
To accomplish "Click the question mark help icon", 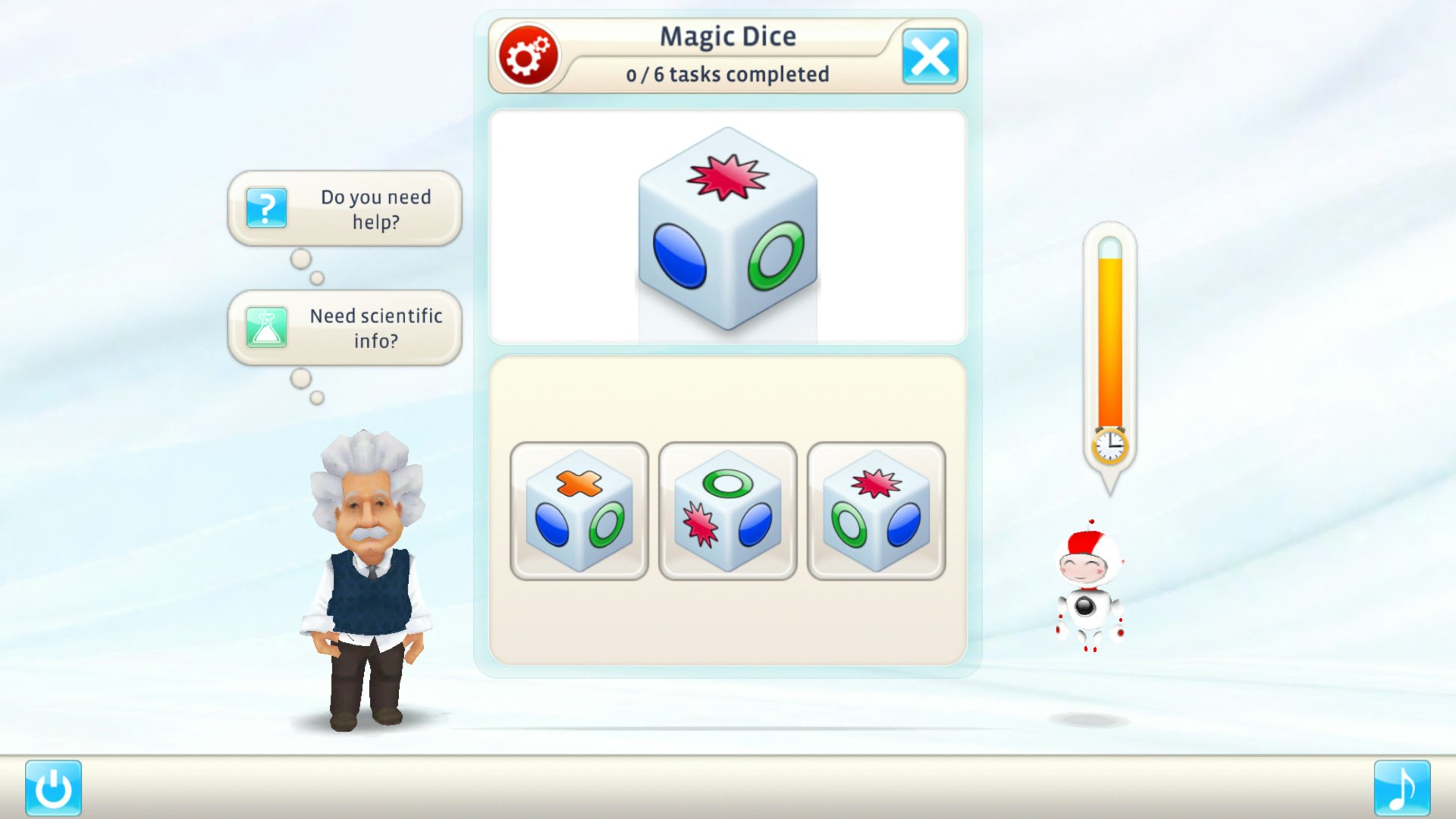I will coord(264,208).
